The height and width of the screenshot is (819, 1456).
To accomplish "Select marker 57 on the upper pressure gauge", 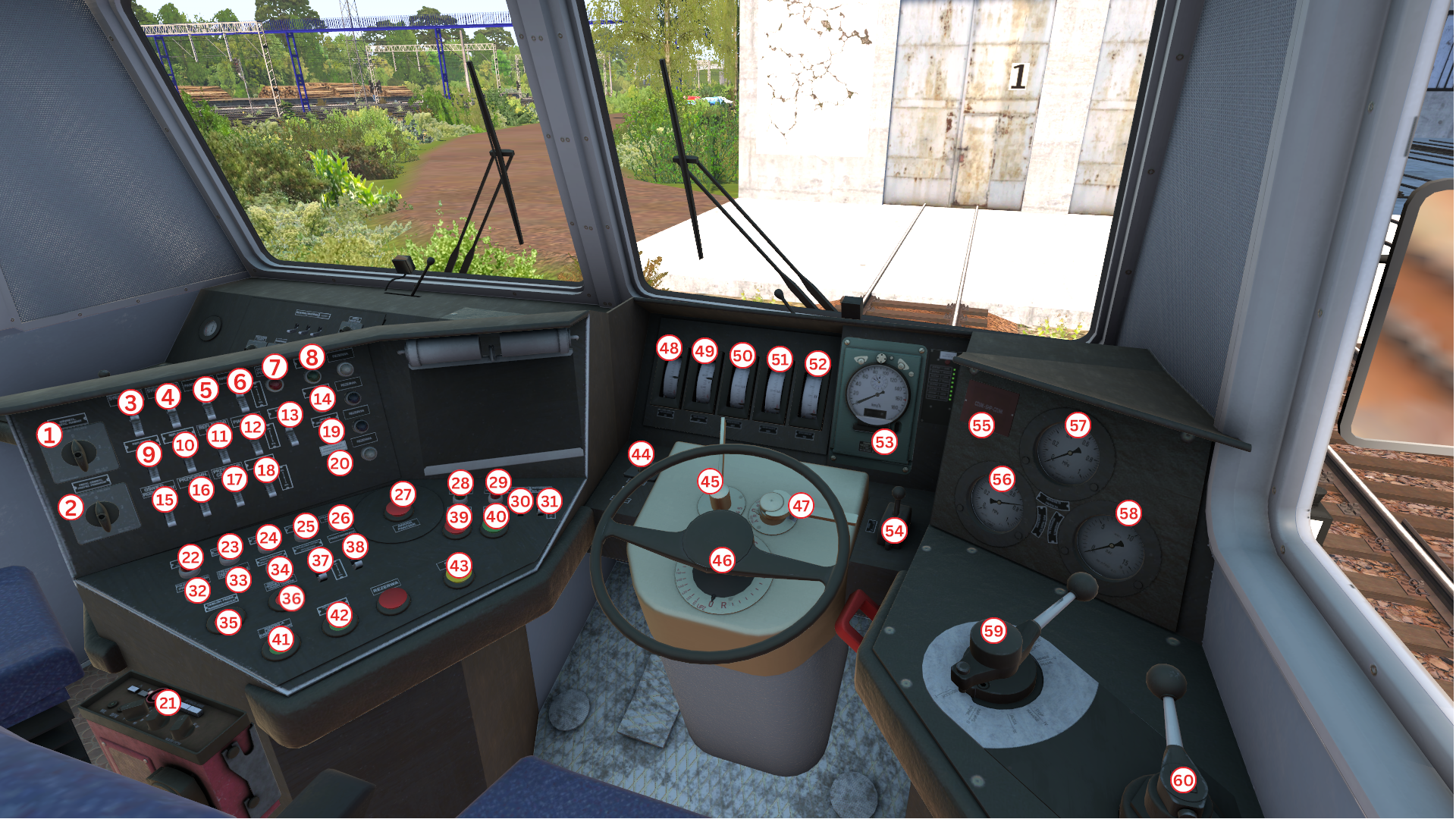I will [1078, 425].
